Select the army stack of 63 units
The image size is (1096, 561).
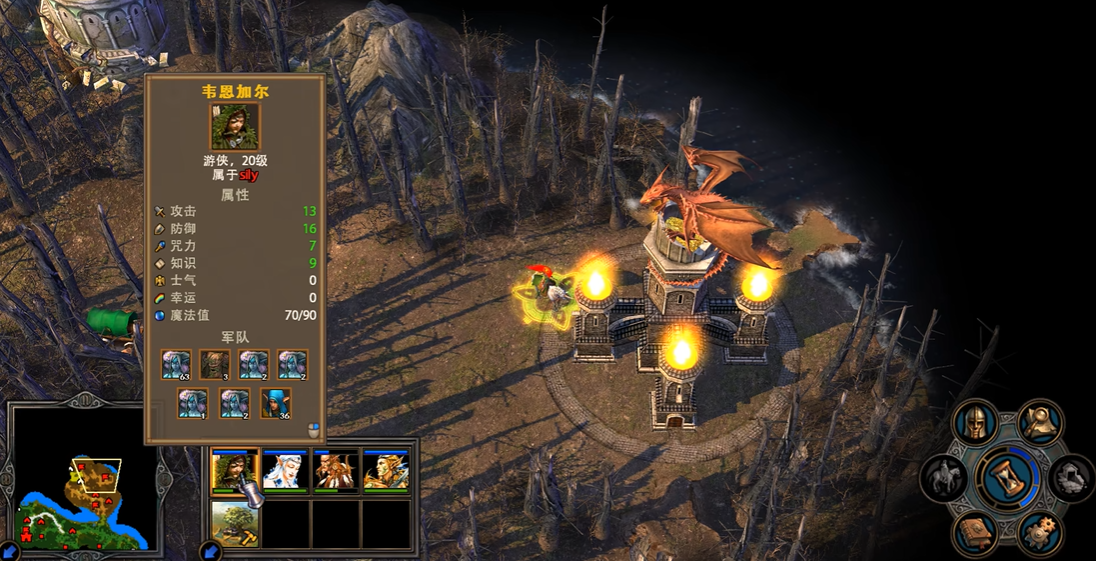click(177, 365)
